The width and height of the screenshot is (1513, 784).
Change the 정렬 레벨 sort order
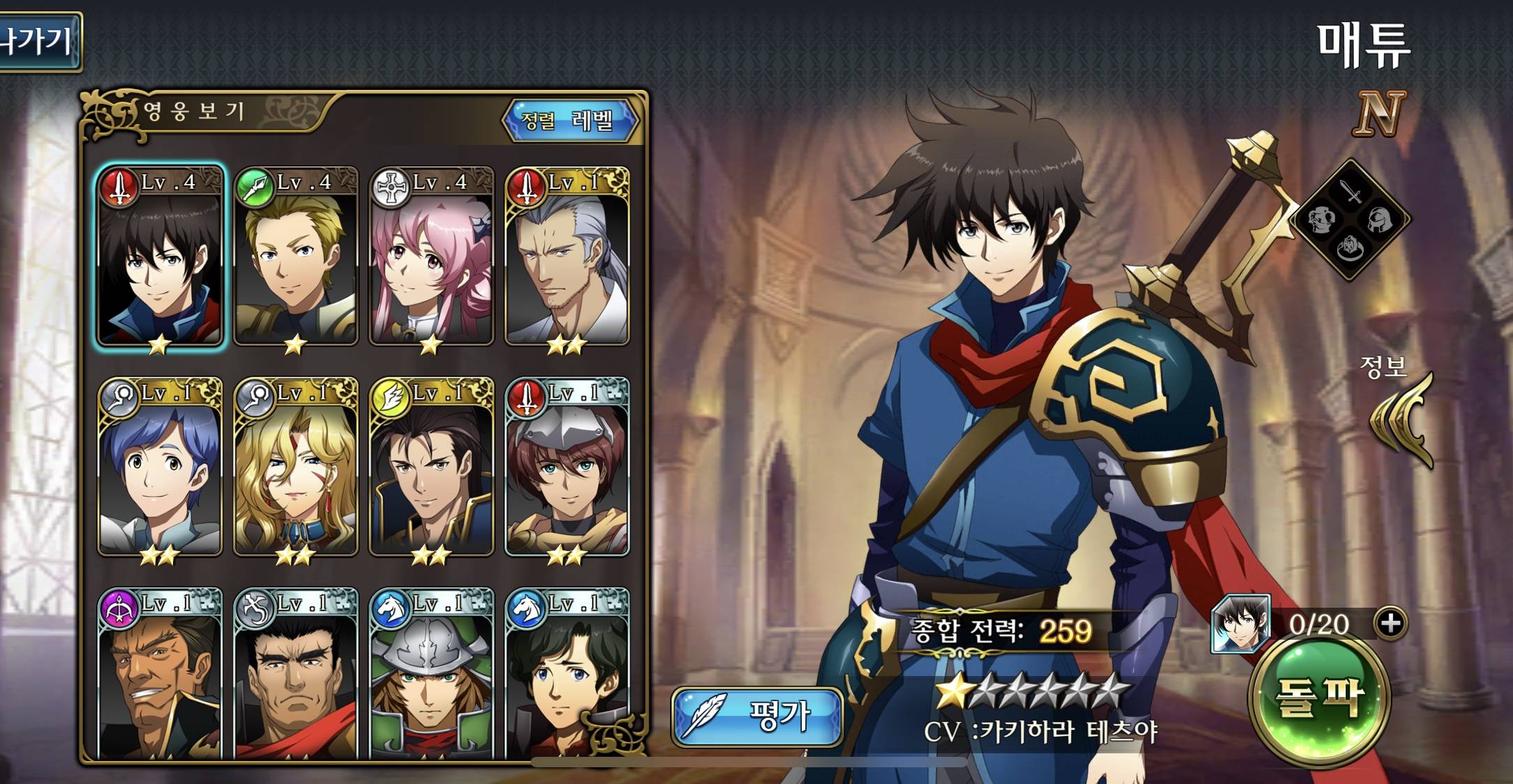(x=570, y=121)
